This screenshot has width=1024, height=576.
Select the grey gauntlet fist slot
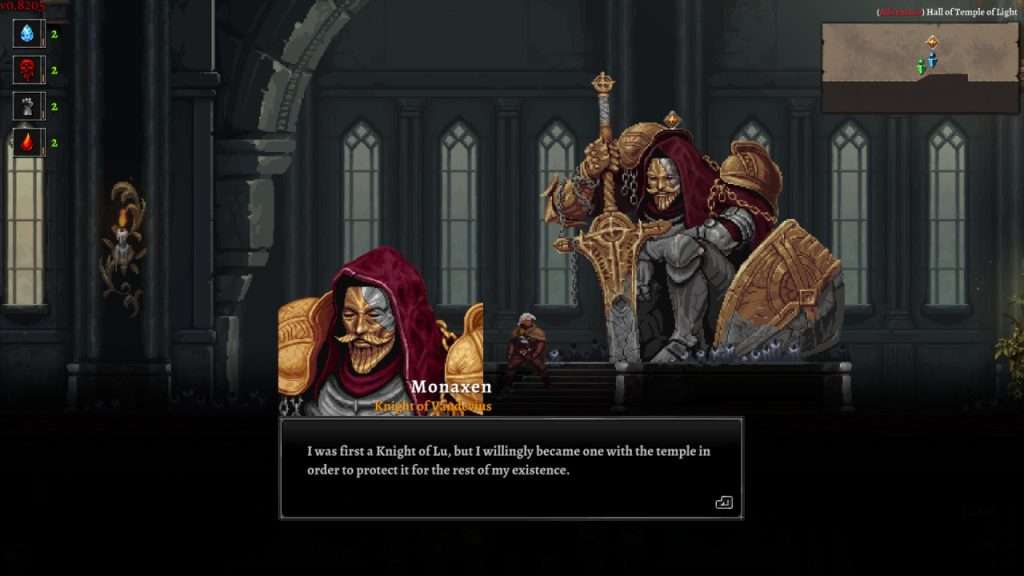(x=27, y=106)
